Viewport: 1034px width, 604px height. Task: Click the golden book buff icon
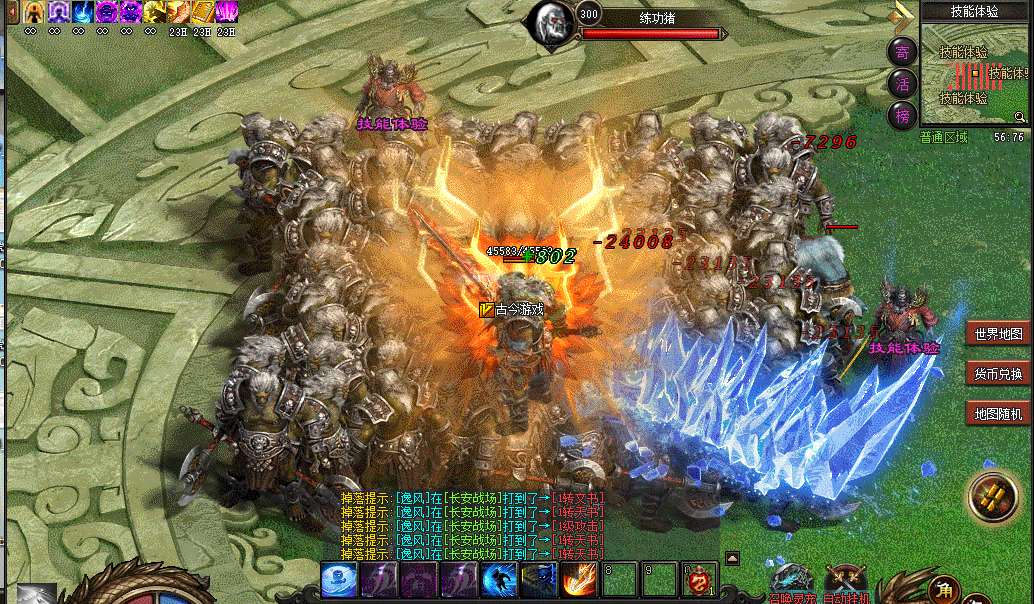point(202,12)
